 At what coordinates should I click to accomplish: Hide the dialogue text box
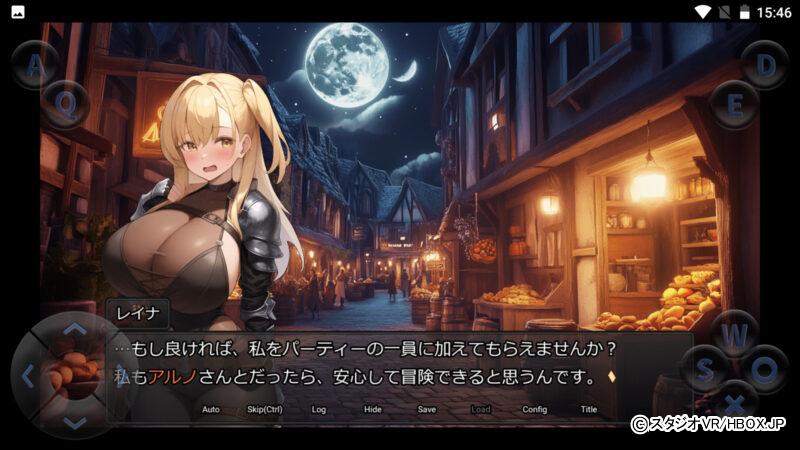point(372,409)
